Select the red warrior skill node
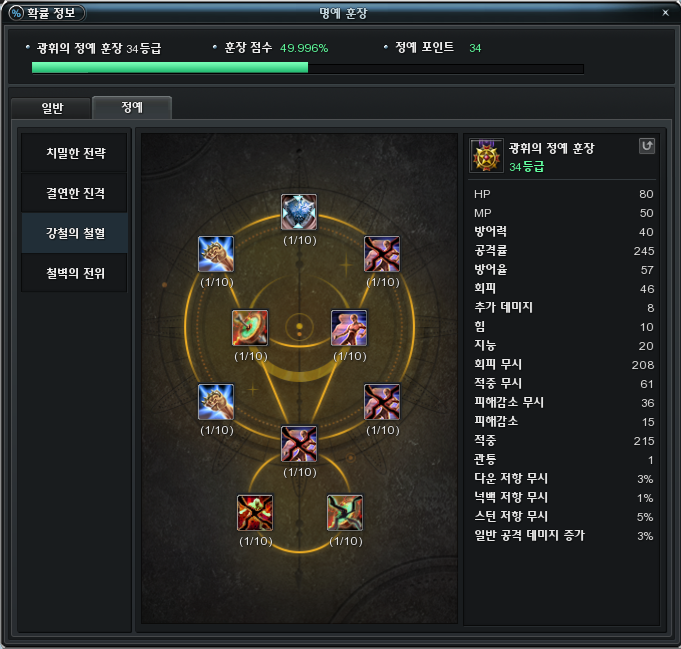The height and width of the screenshot is (649, 681). (255, 512)
